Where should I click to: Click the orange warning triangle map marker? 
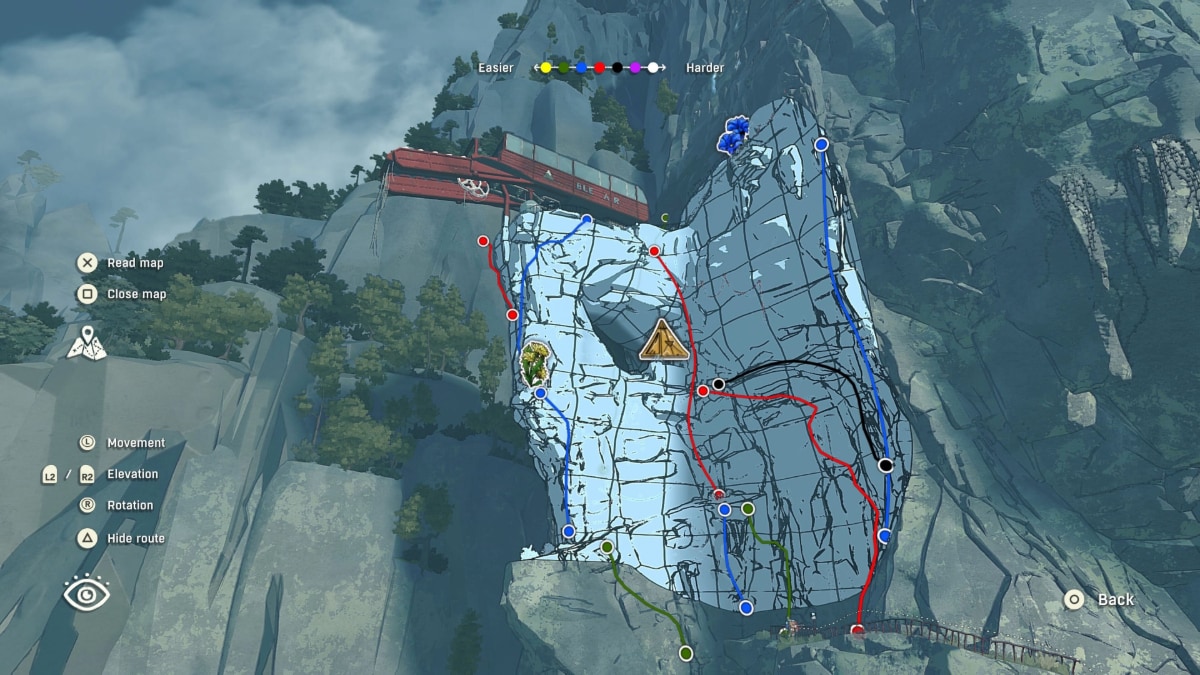coord(664,340)
